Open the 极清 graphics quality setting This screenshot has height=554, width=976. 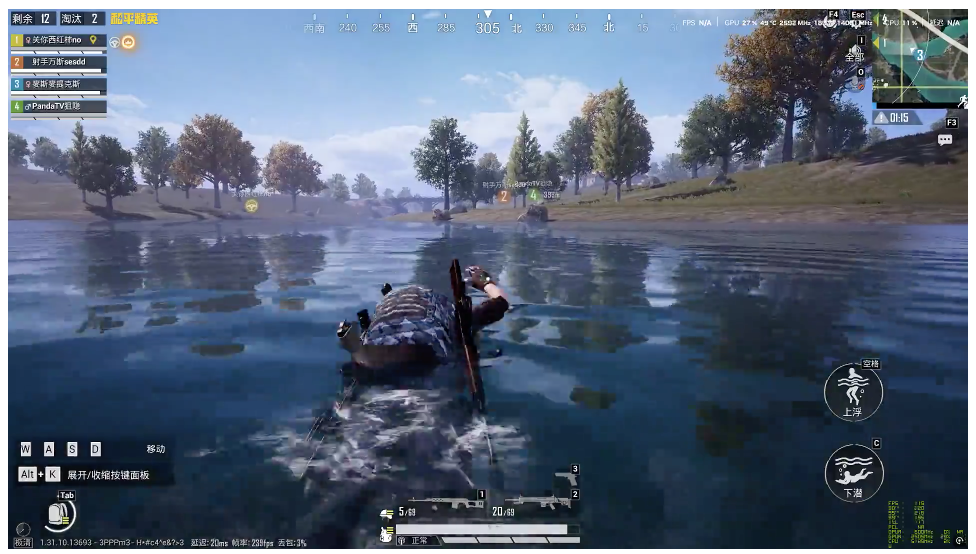[22, 541]
